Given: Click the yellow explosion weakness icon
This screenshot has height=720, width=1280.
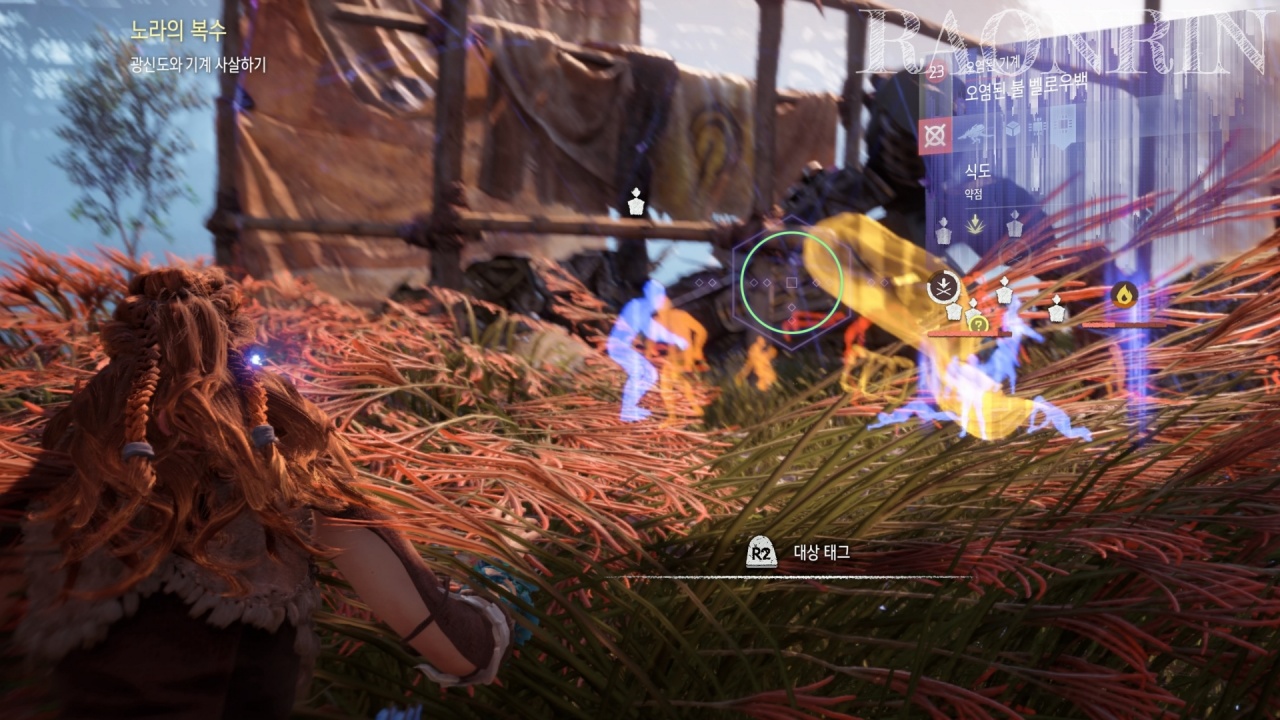Looking at the screenshot, I should pos(974,227).
